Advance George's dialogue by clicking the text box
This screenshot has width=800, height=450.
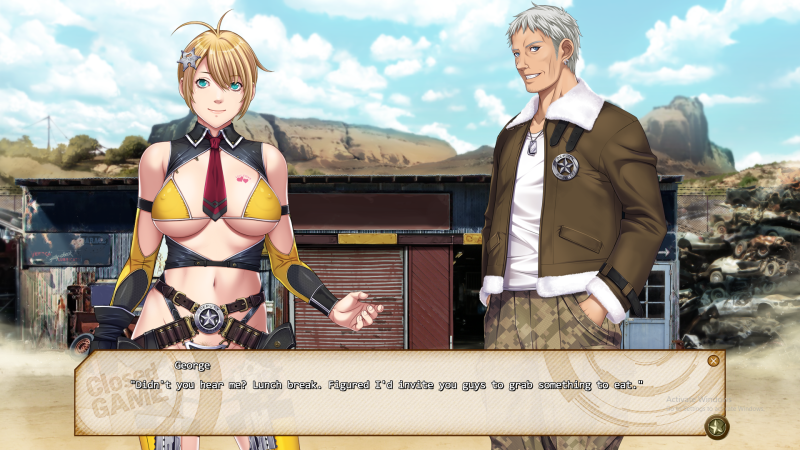point(400,395)
